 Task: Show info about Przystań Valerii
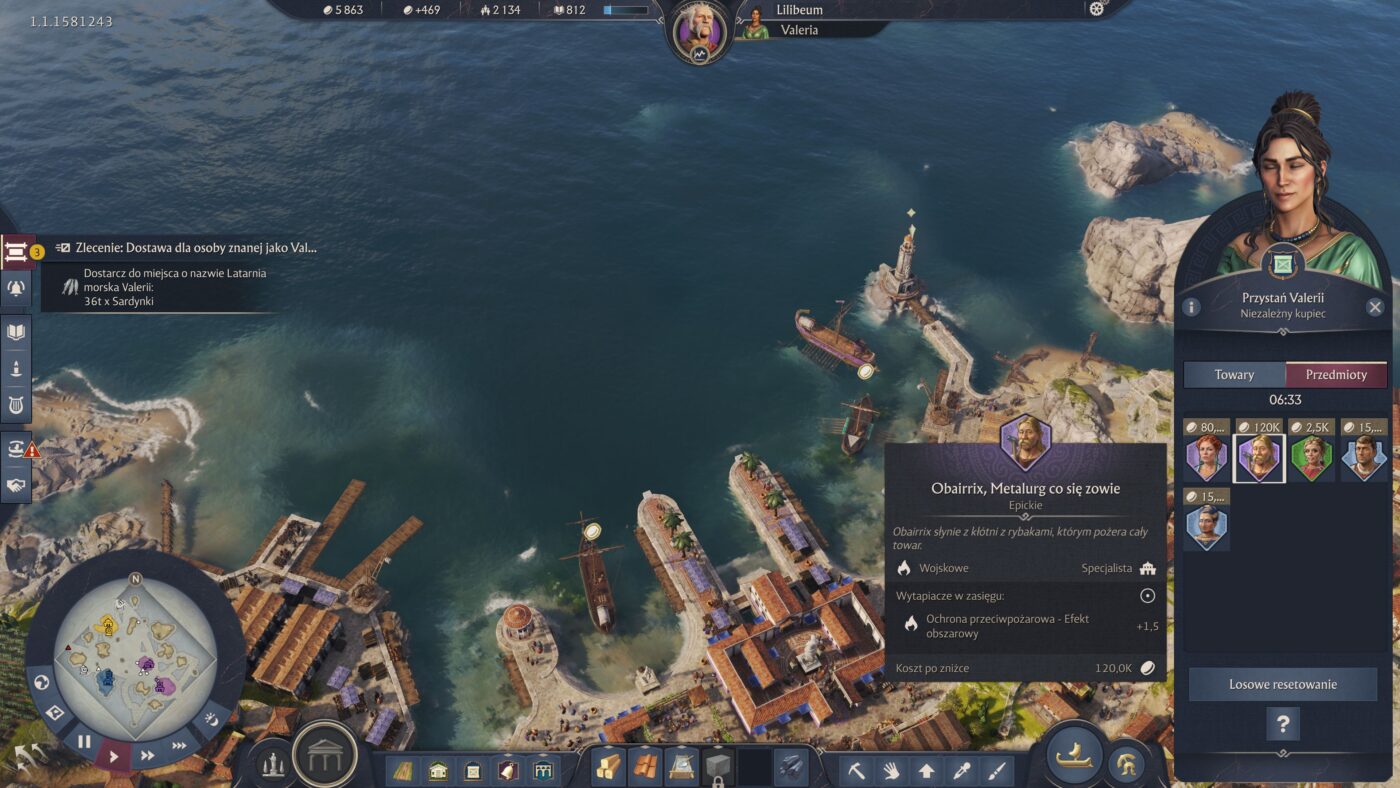(1188, 307)
